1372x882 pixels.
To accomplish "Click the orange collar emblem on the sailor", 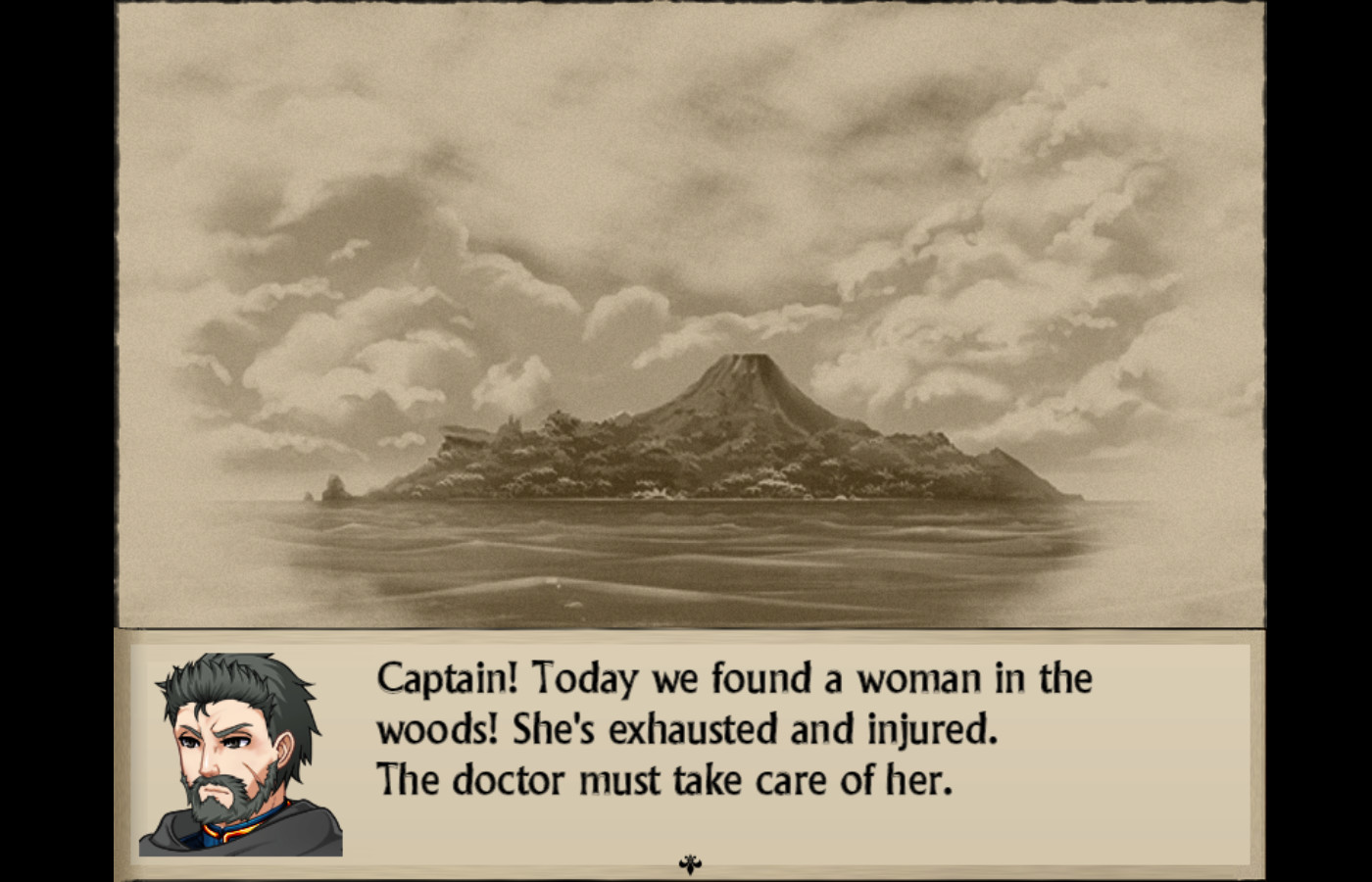I will pyautogui.click(x=234, y=831).
